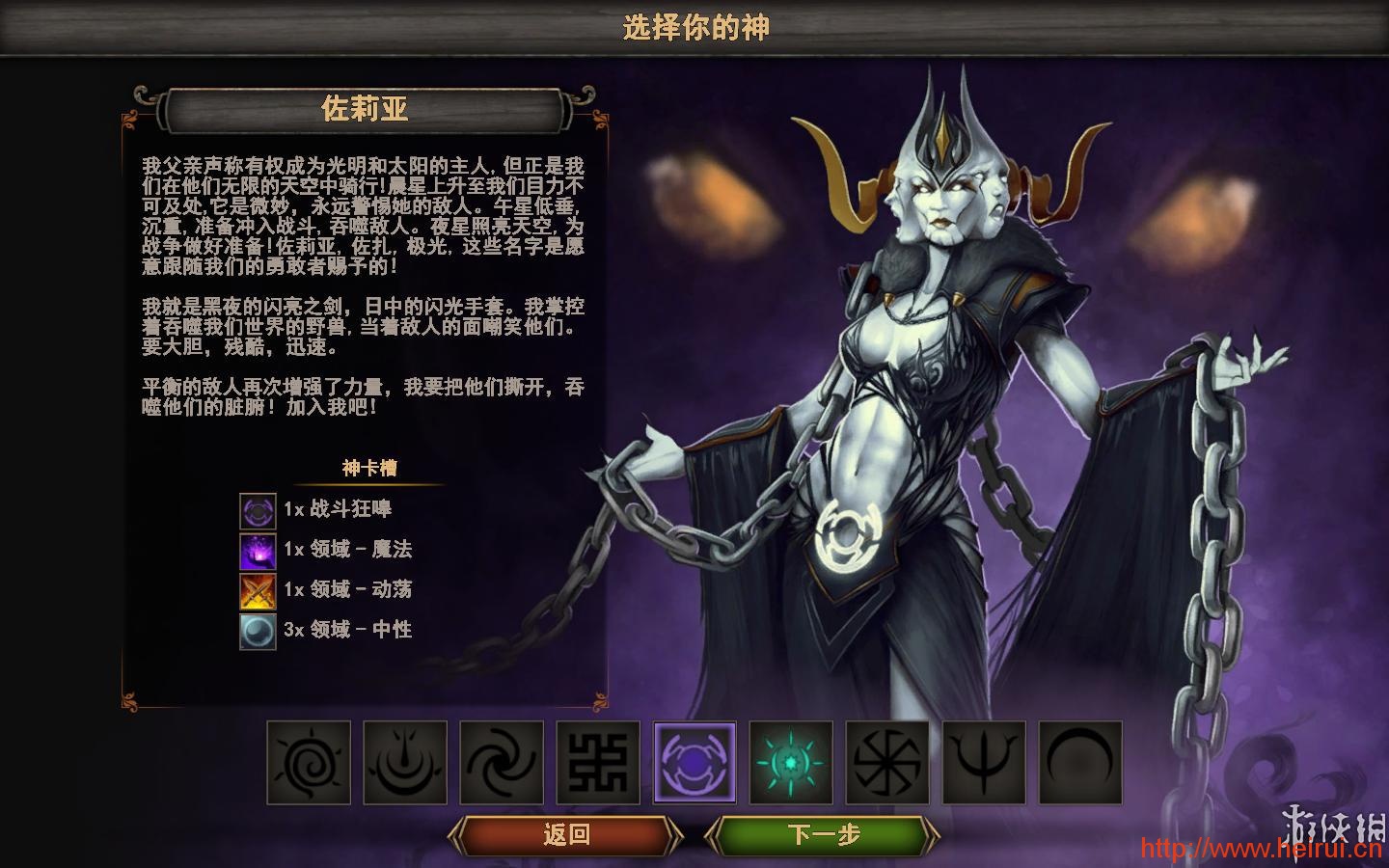
Task: Inspect the 领域-中性 grey orb card icon
Action: point(258,632)
